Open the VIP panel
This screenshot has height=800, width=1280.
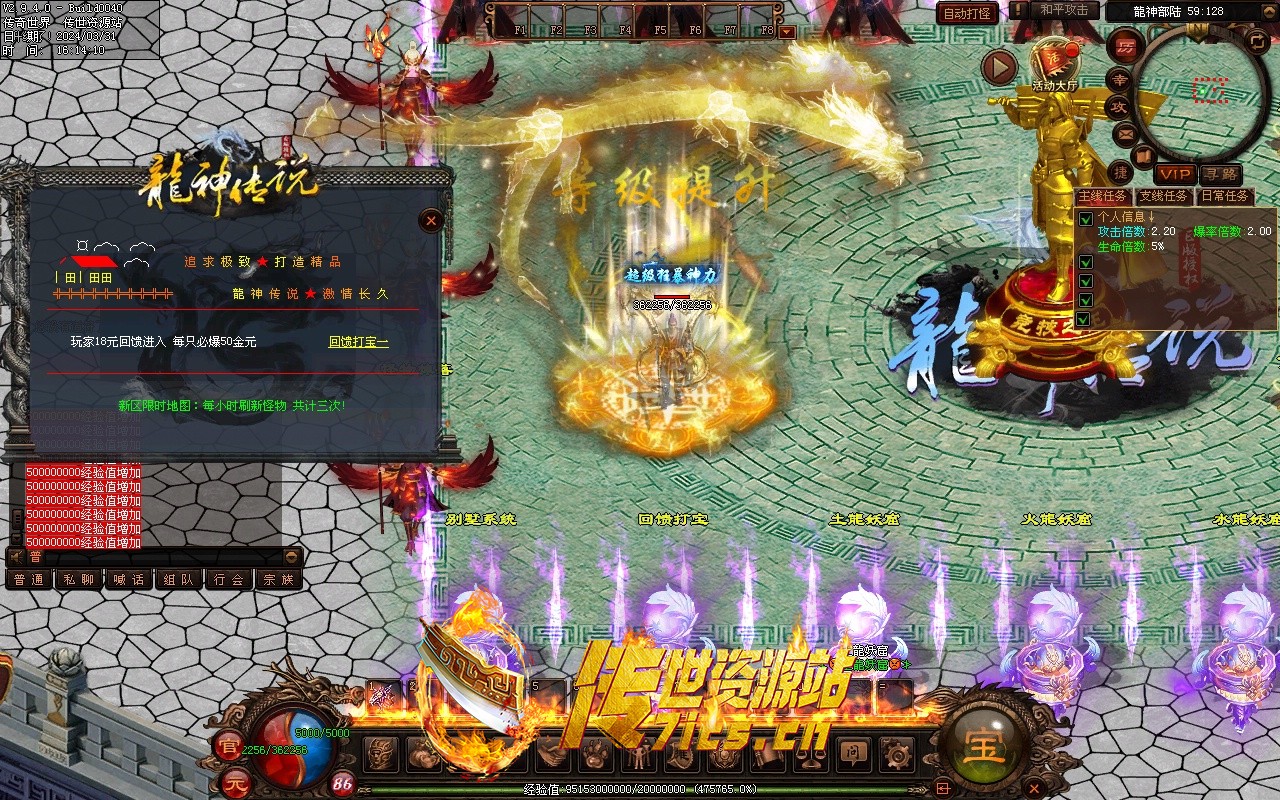click(1176, 174)
